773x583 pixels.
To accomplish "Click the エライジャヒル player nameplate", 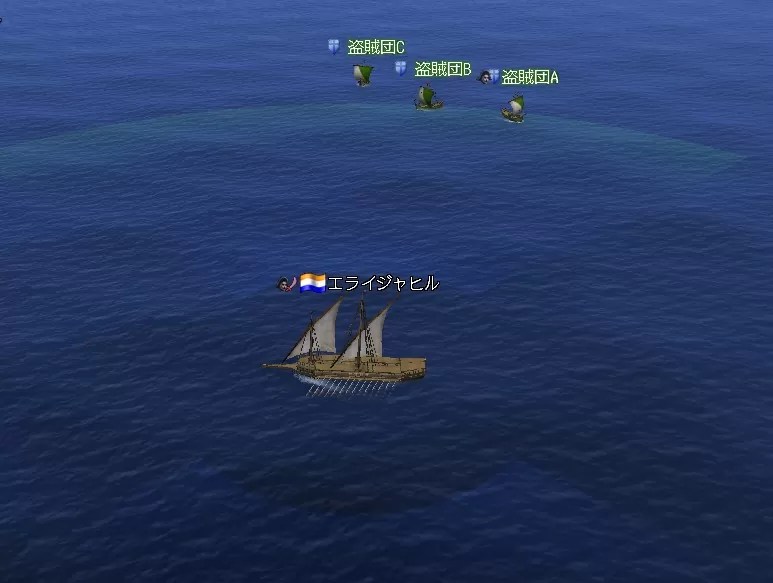I will (382, 283).
